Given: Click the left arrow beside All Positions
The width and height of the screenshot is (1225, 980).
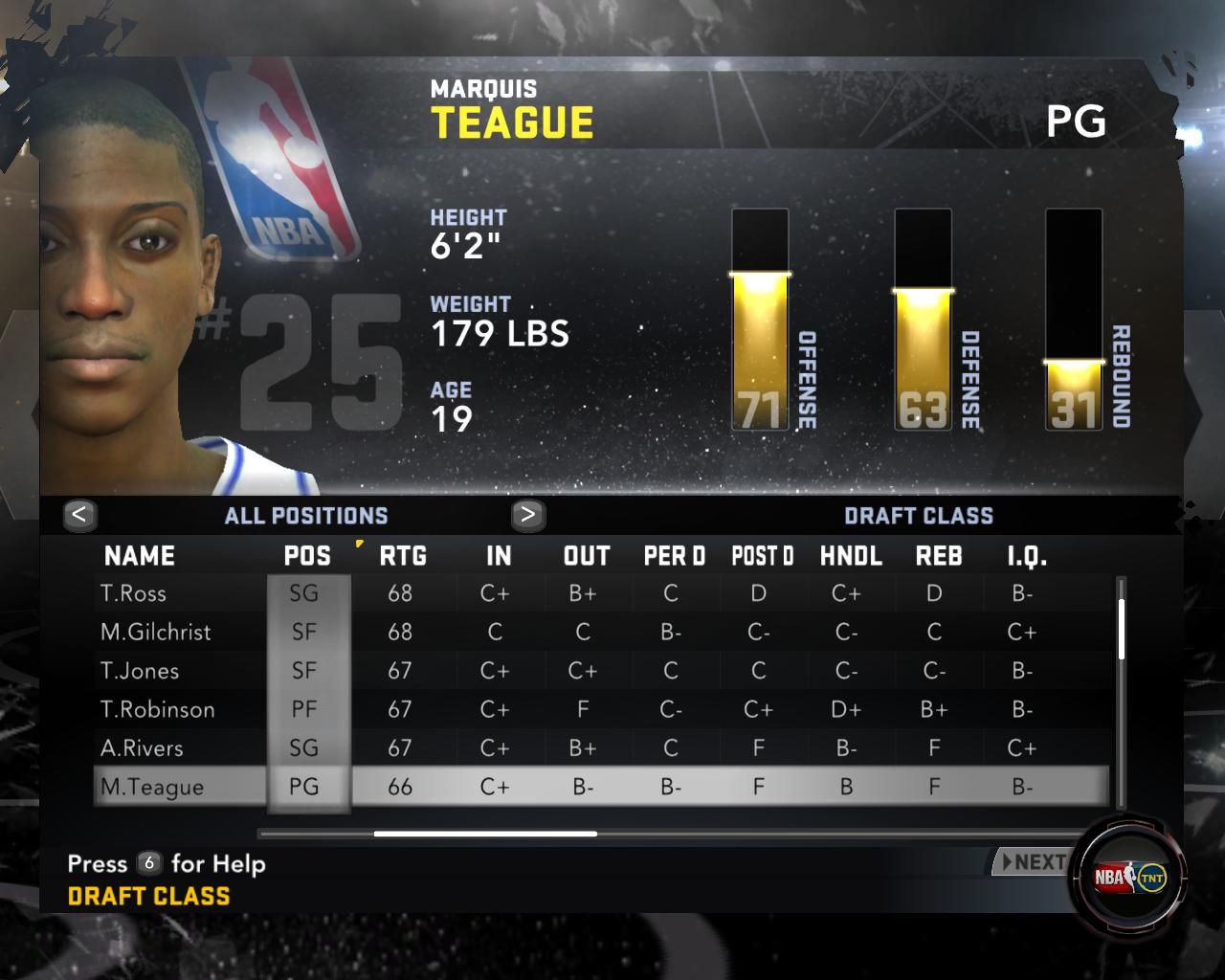Looking at the screenshot, I should pos(79,515).
